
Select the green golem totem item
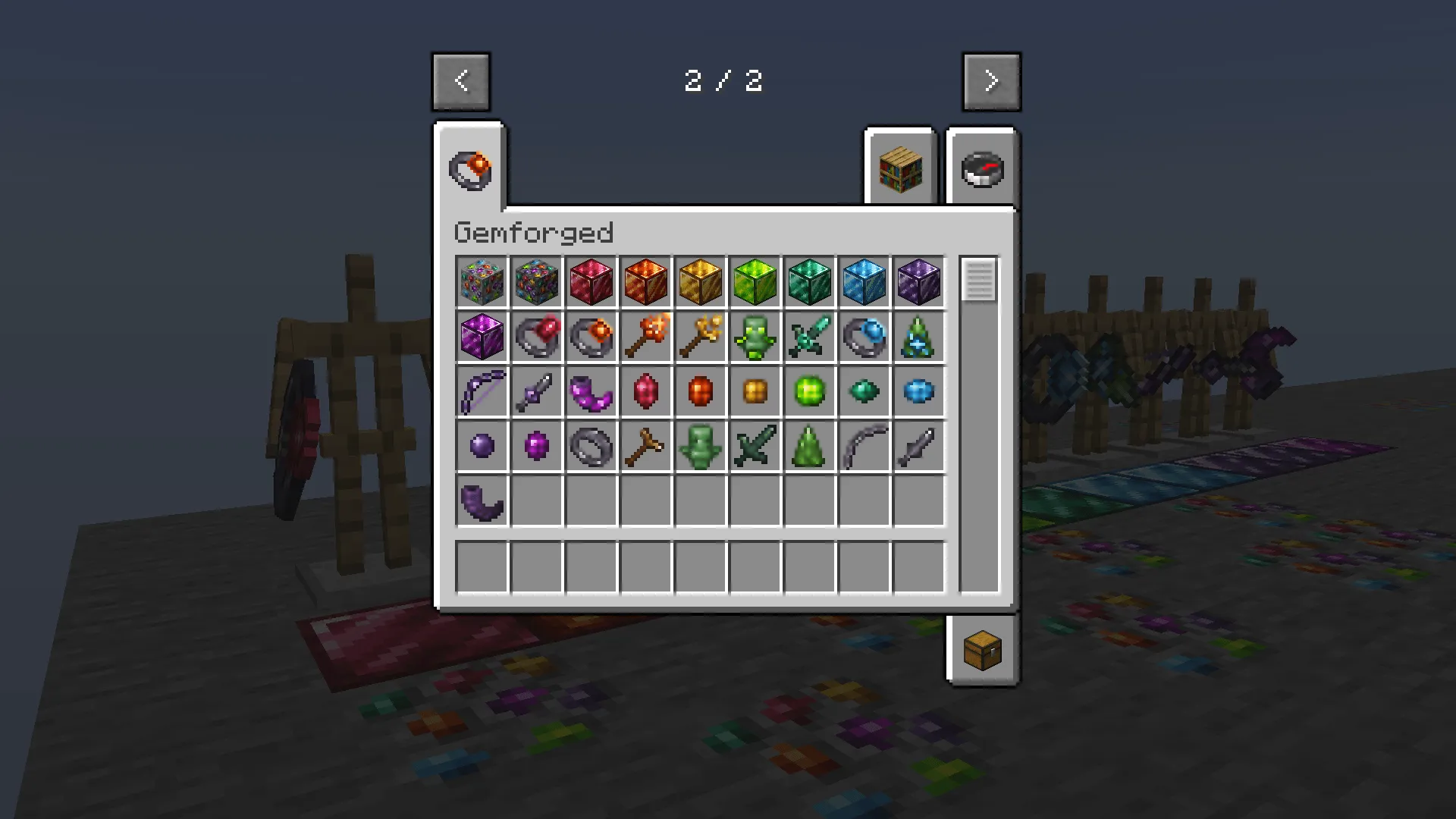(755, 337)
